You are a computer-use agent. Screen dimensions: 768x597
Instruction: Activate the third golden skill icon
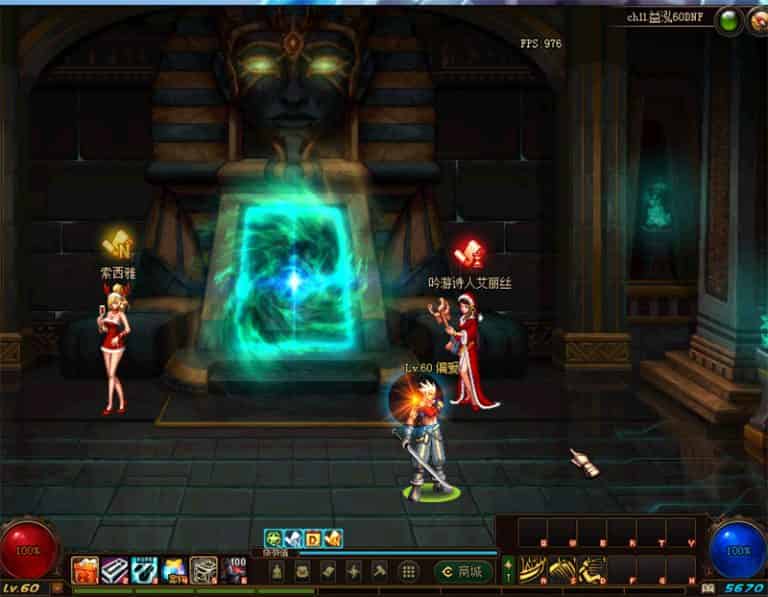click(592, 569)
